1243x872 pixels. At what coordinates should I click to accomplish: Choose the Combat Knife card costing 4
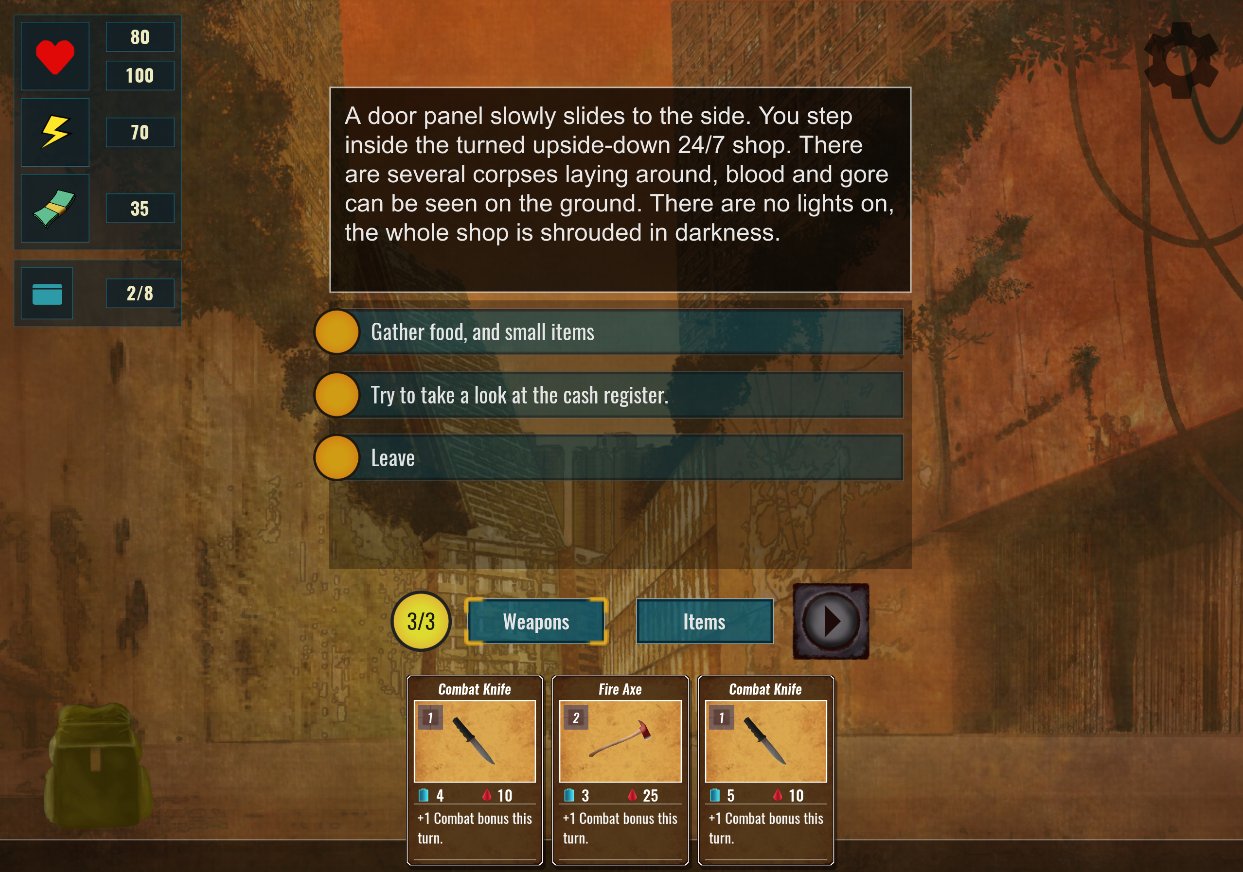pos(475,768)
